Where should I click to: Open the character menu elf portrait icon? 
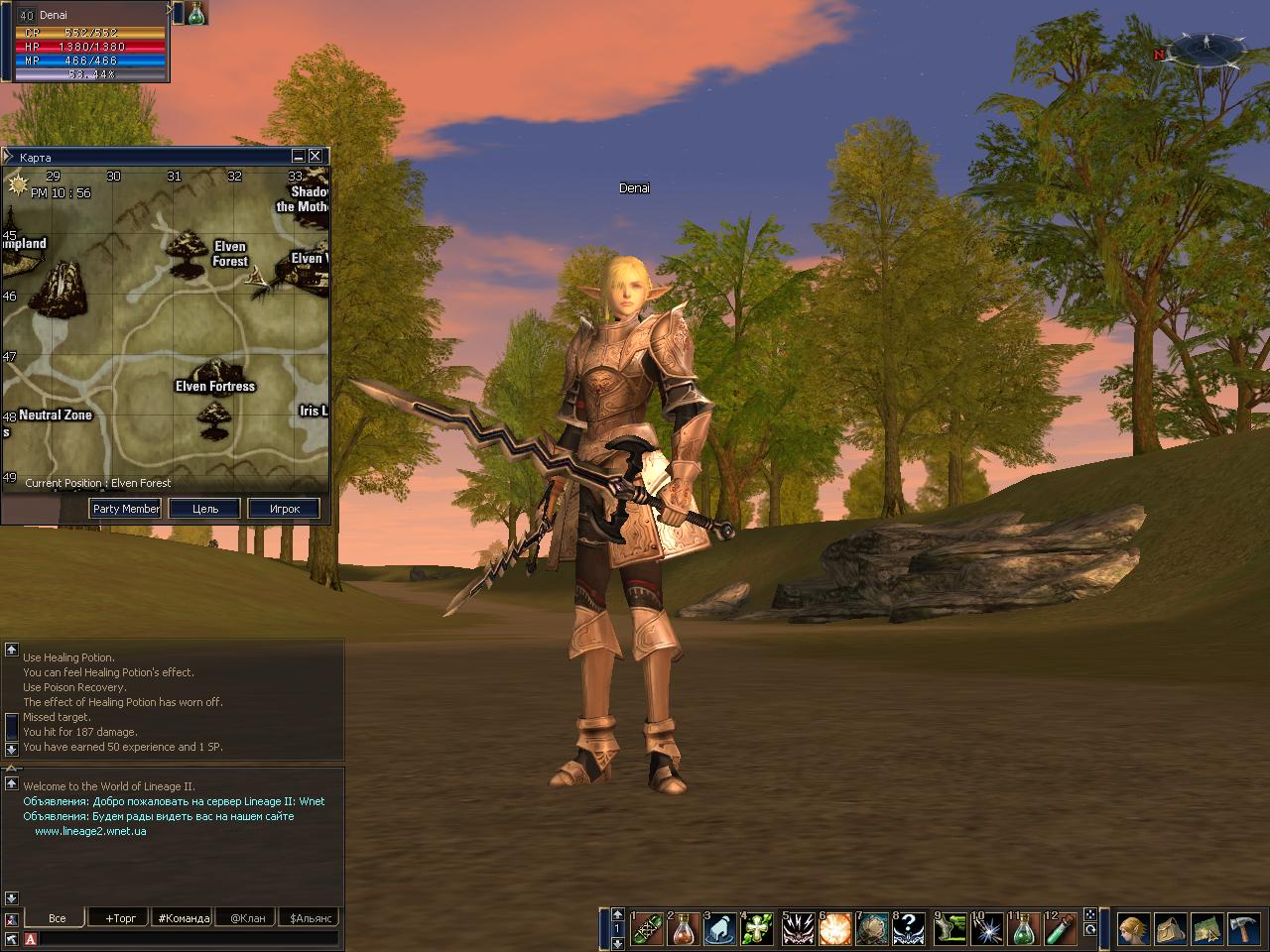(1132, 929)
